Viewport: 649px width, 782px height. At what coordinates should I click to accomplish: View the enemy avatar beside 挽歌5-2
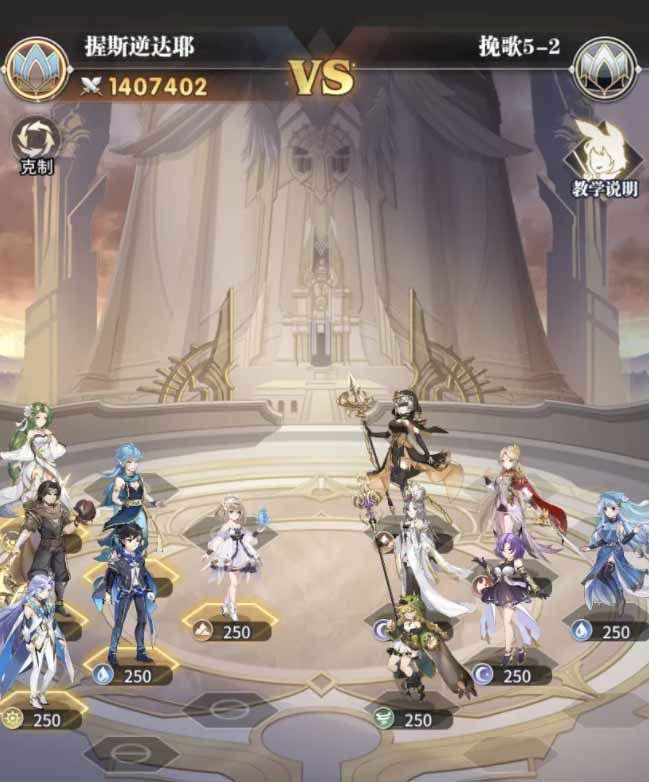[x=606, y=68]
